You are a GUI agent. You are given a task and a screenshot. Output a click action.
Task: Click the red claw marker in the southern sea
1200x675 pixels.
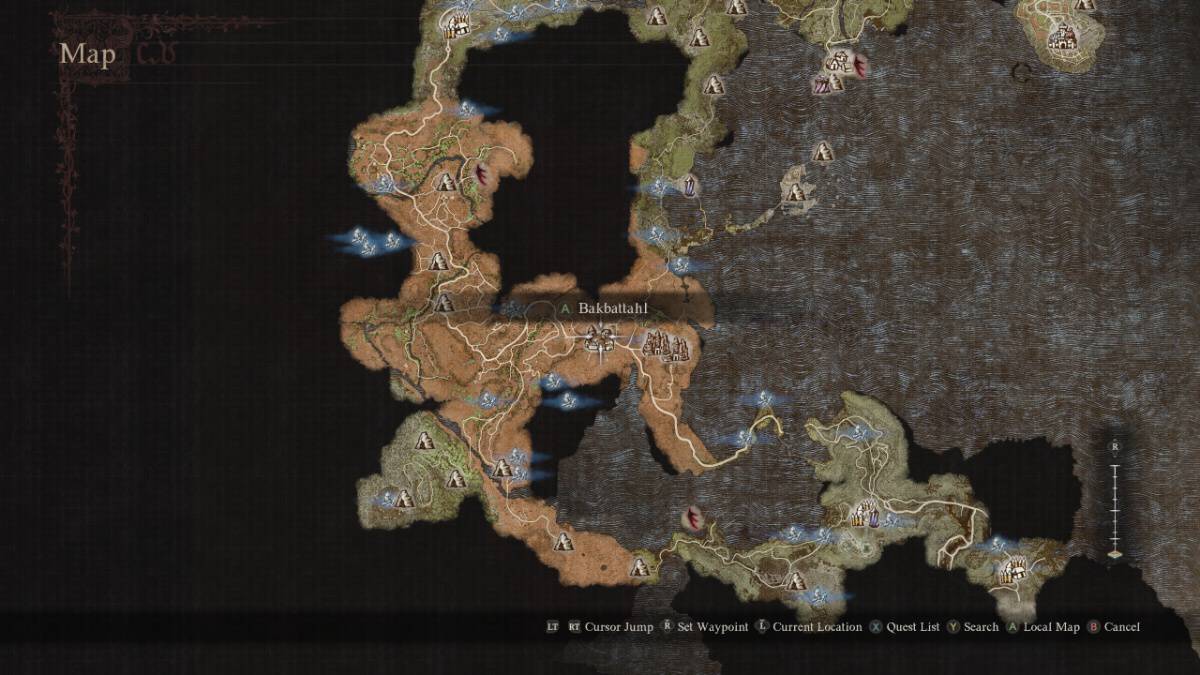click(x=692, y=520)
